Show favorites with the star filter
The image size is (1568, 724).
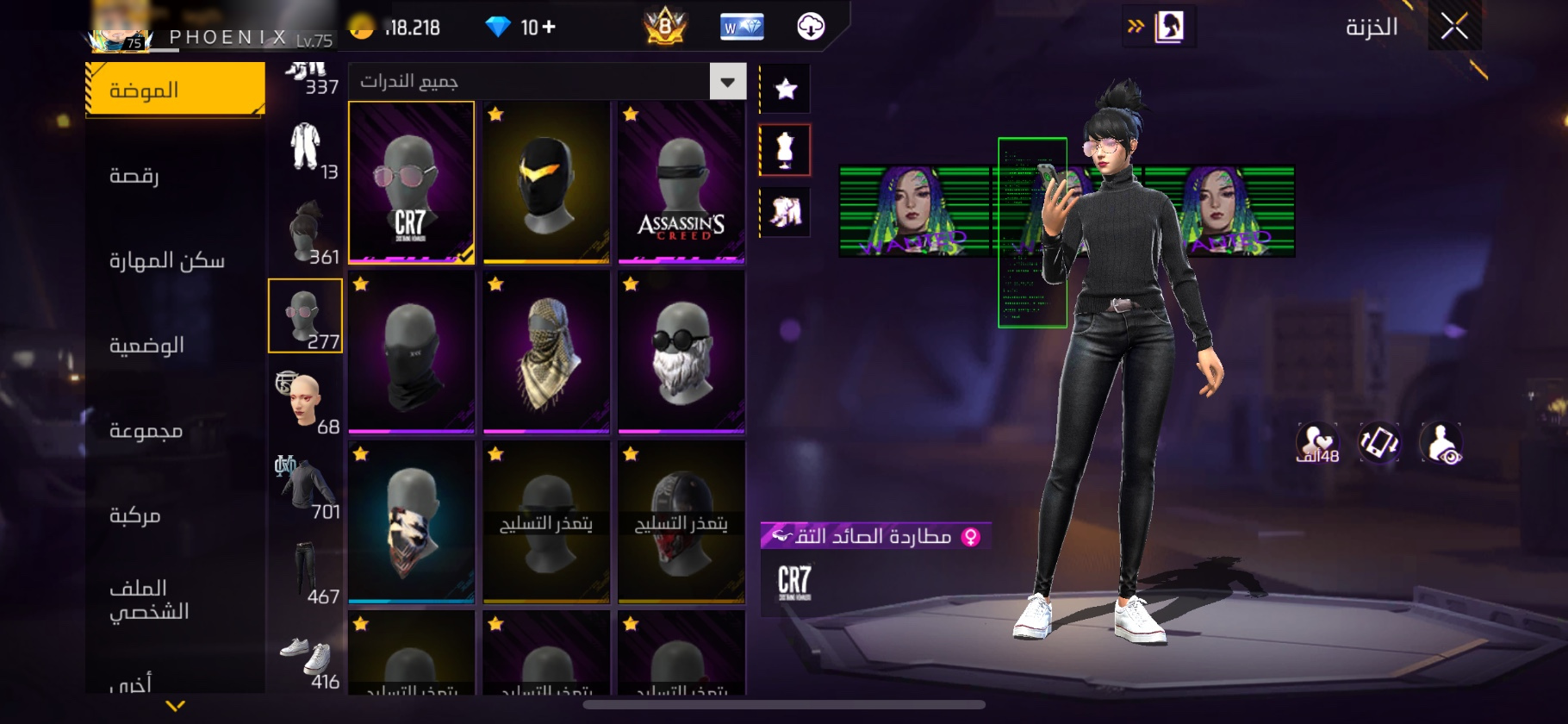785,89
